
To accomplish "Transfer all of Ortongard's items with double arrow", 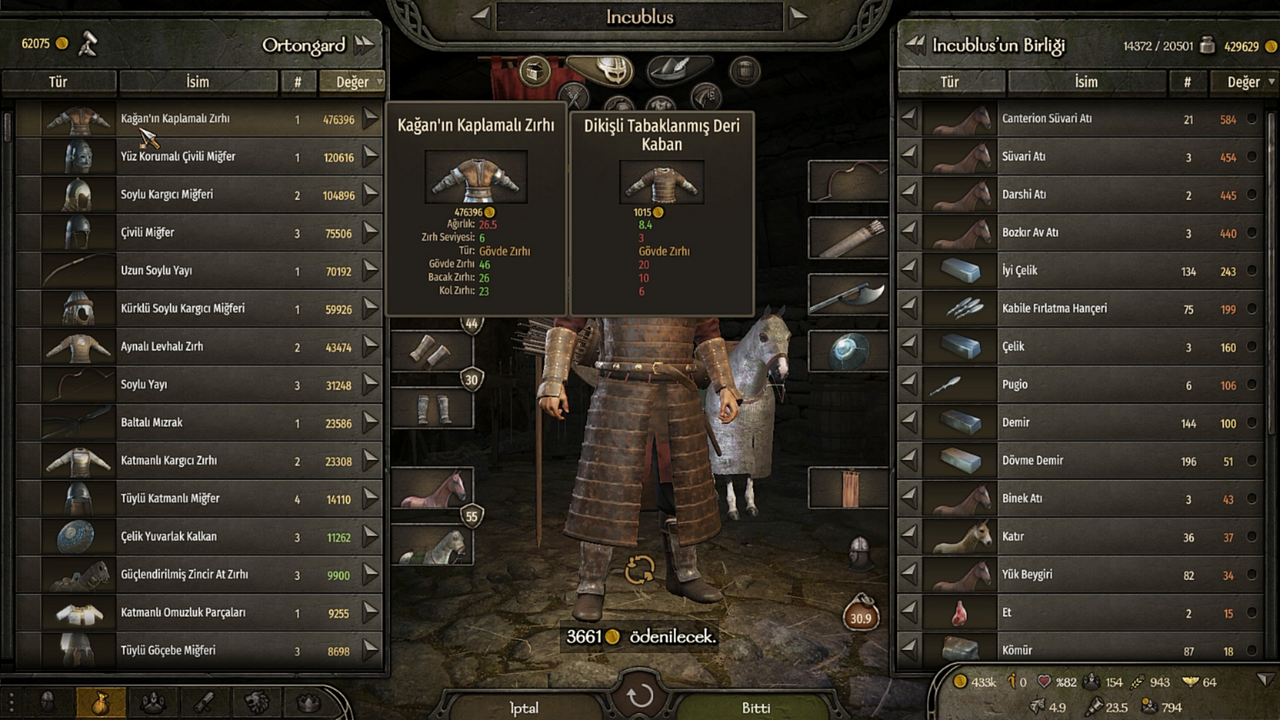I will click(363, 44).
